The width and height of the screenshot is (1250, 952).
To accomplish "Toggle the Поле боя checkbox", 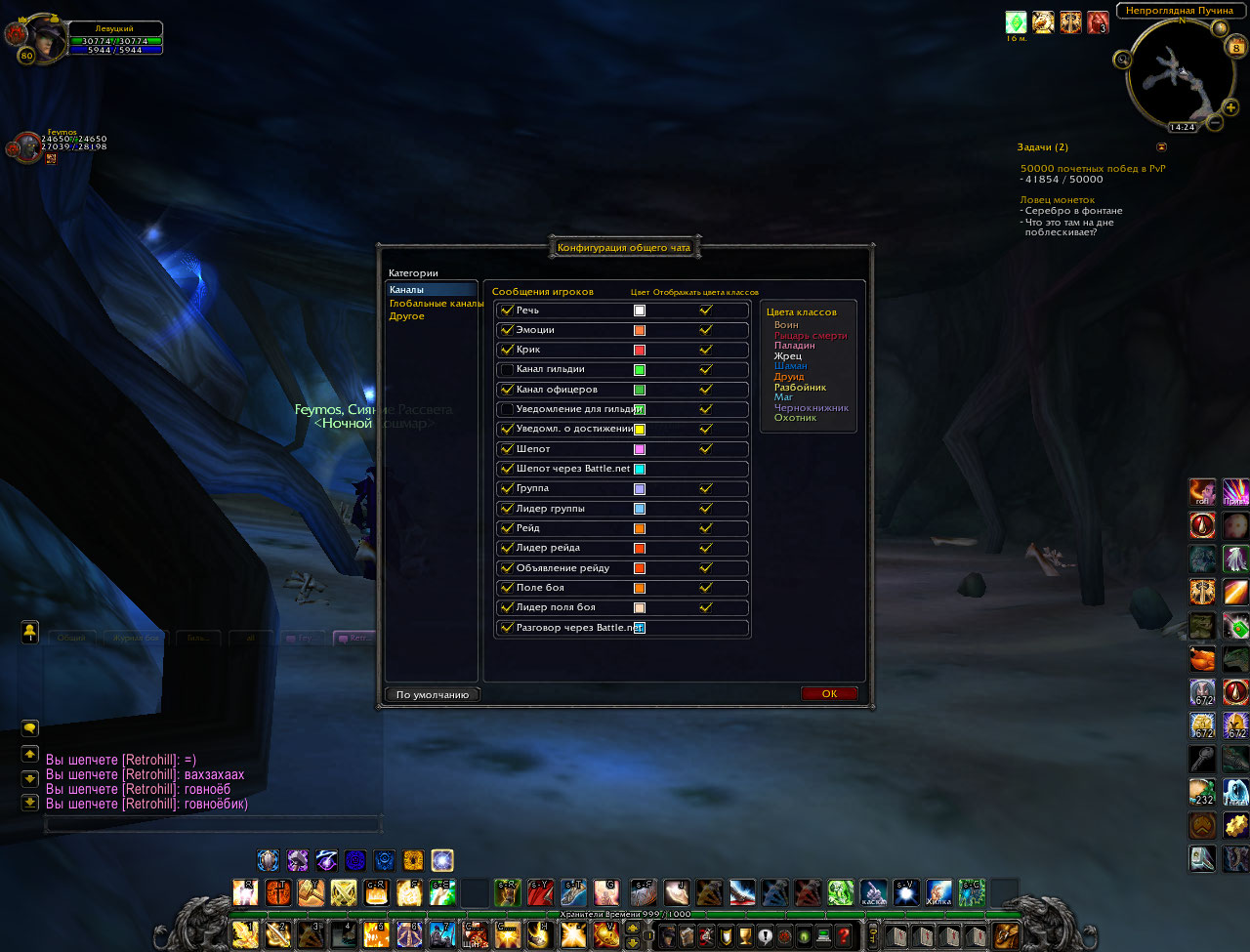I will pos(506,588).
